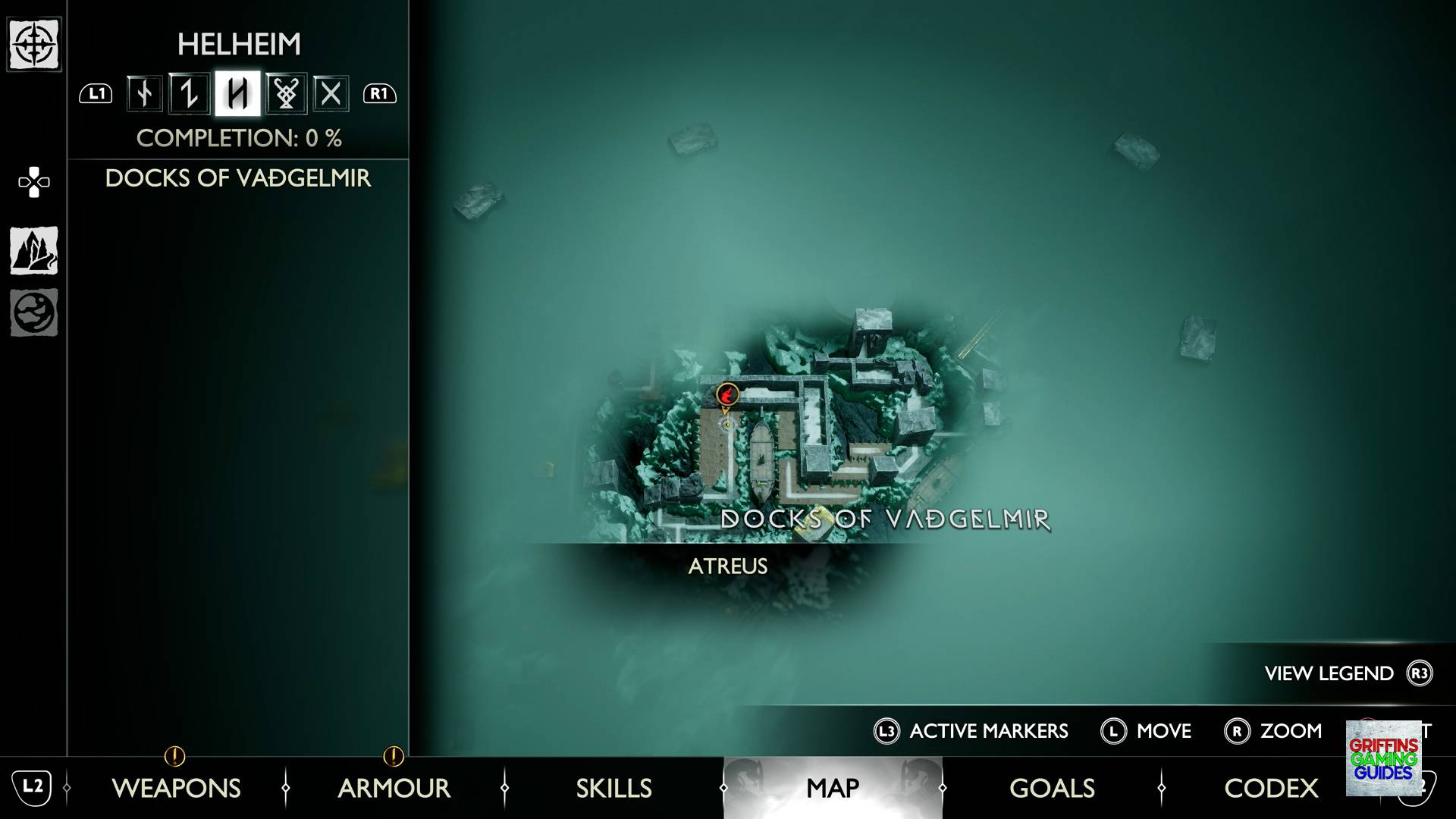The width and height of the screenshot is (1456, 819).
Task: Switch to the GOALS tab
Action: point(1052,789)
